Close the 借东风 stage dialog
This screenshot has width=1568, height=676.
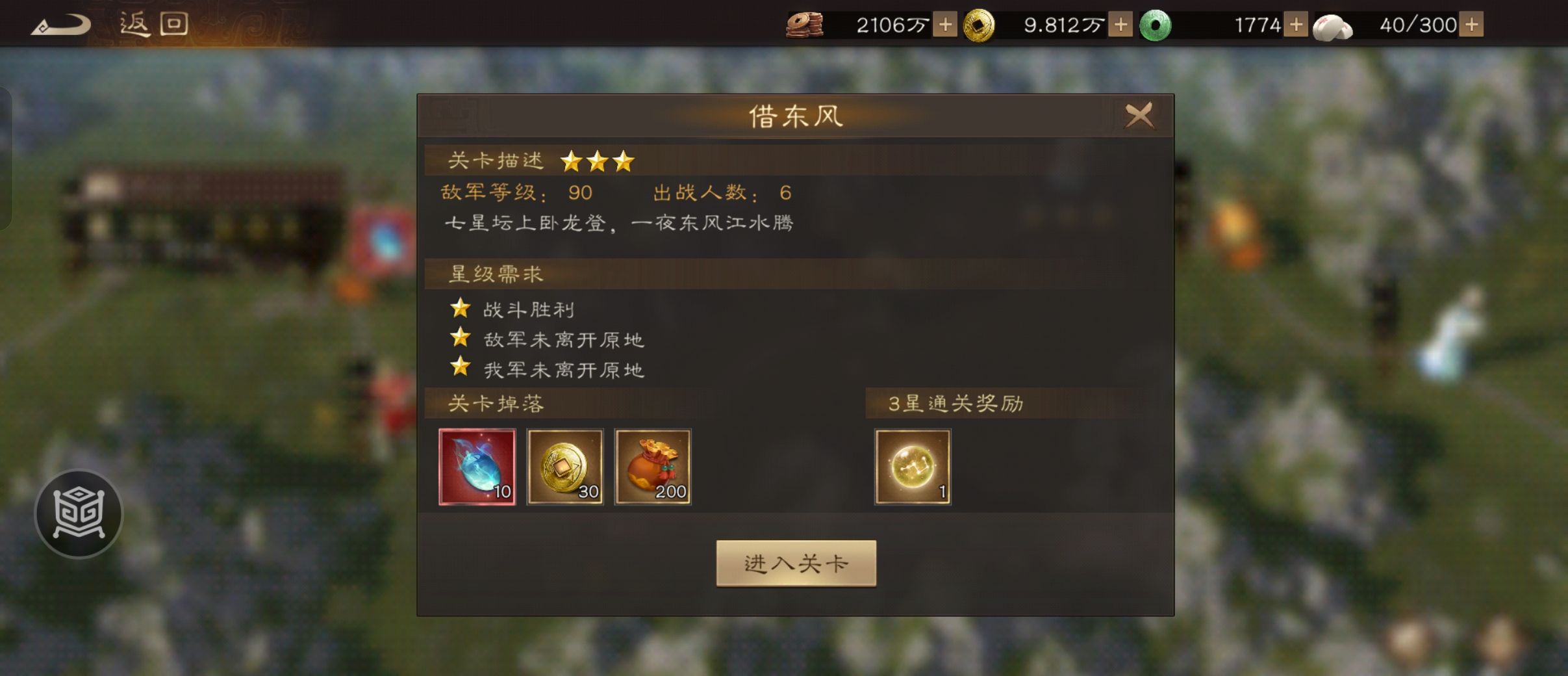(1139, 115)
